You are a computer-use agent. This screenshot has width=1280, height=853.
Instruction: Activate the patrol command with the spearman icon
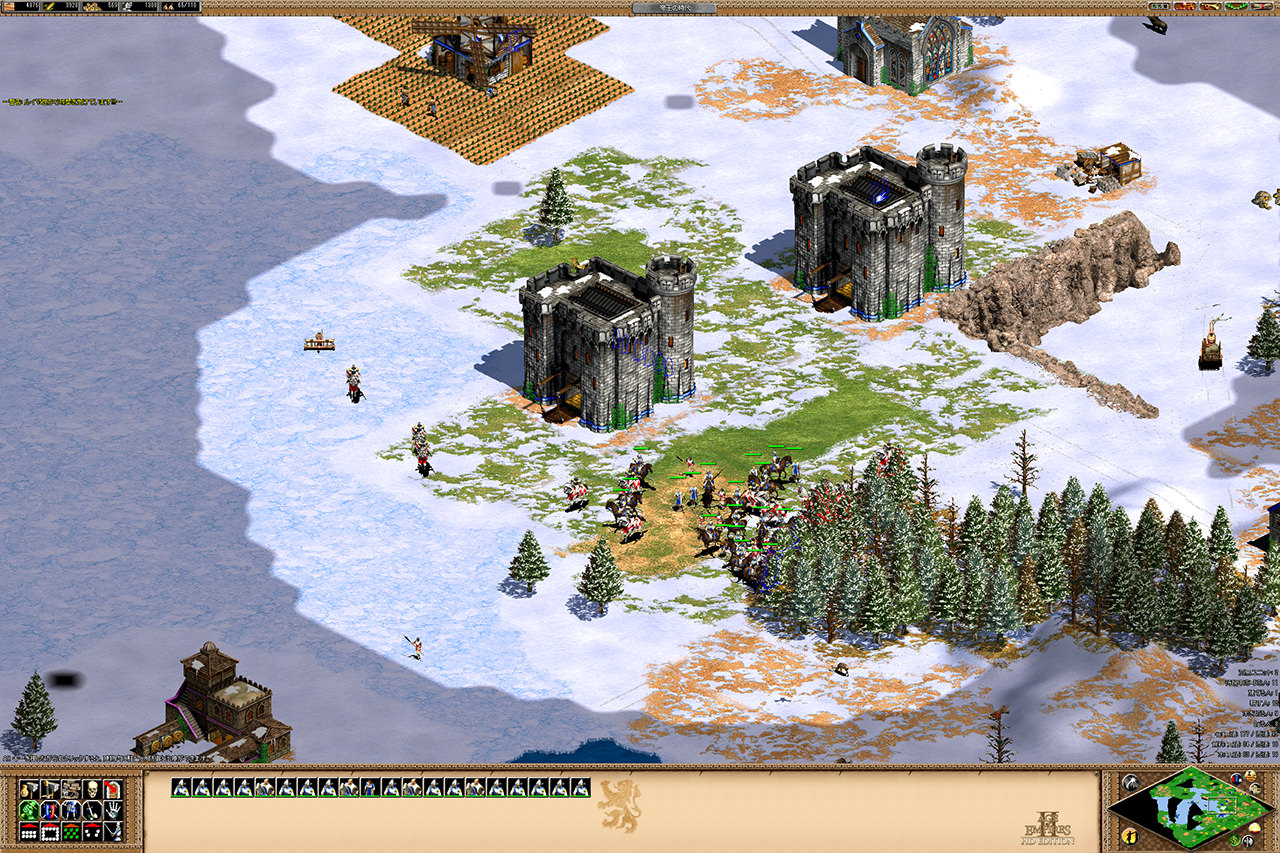click(113, 831)
